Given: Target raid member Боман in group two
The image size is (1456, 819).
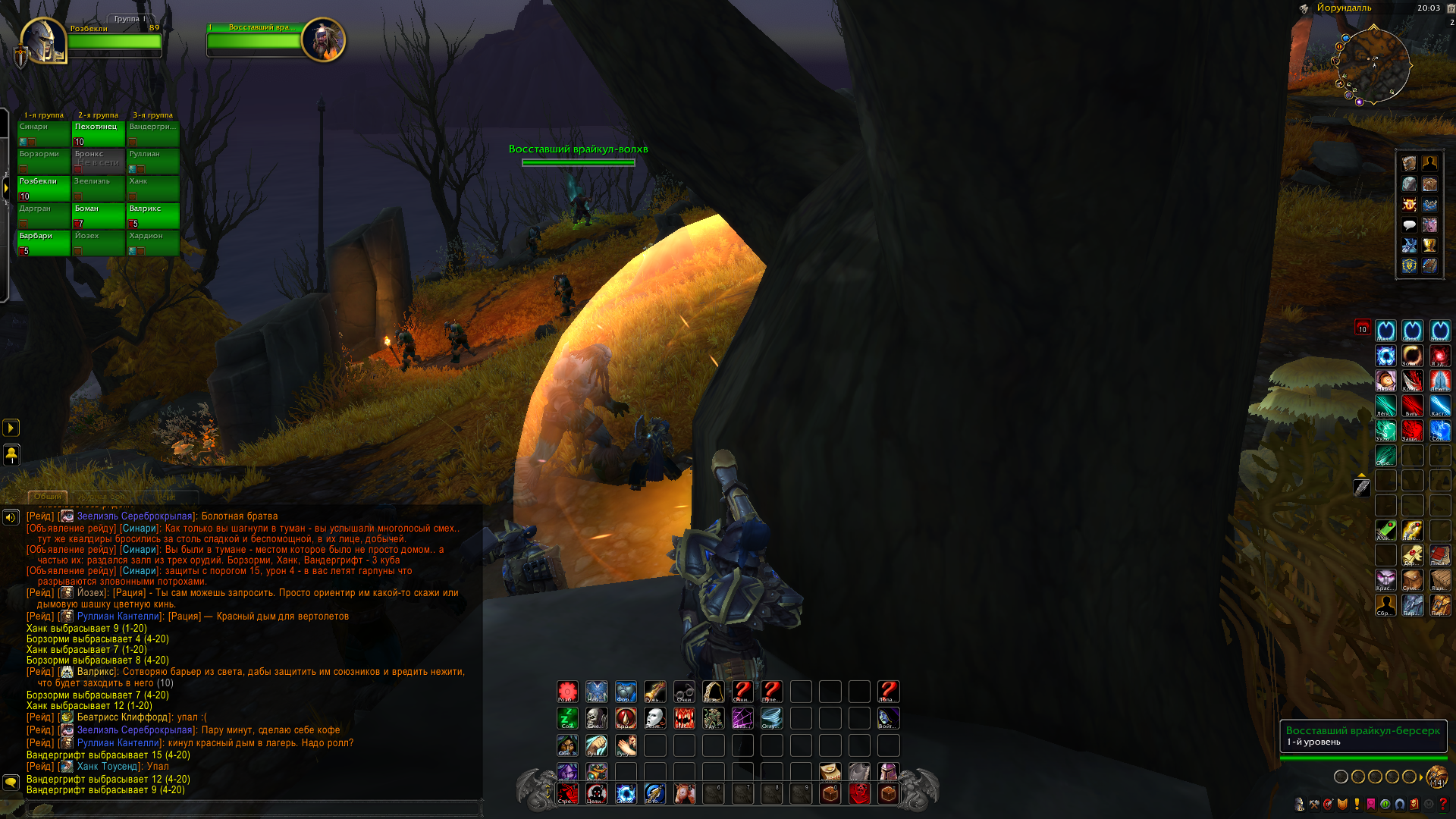Looking at the screenshot, I should (99, 215).
